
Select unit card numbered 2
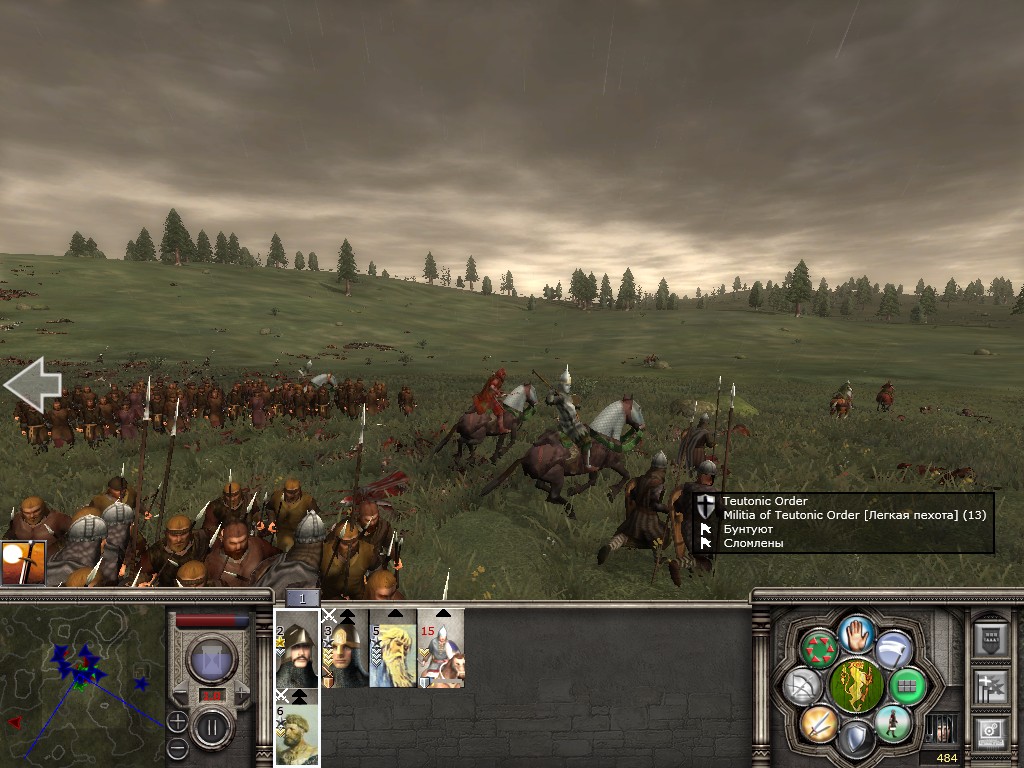tap(297, 648)
